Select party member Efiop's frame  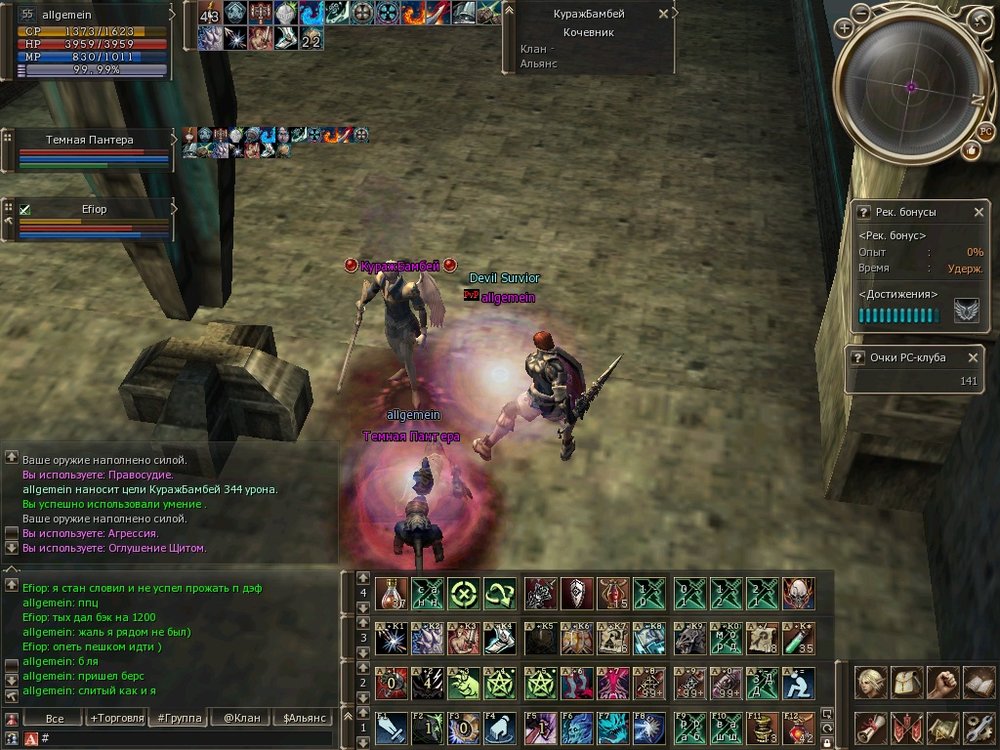(90, 219)
